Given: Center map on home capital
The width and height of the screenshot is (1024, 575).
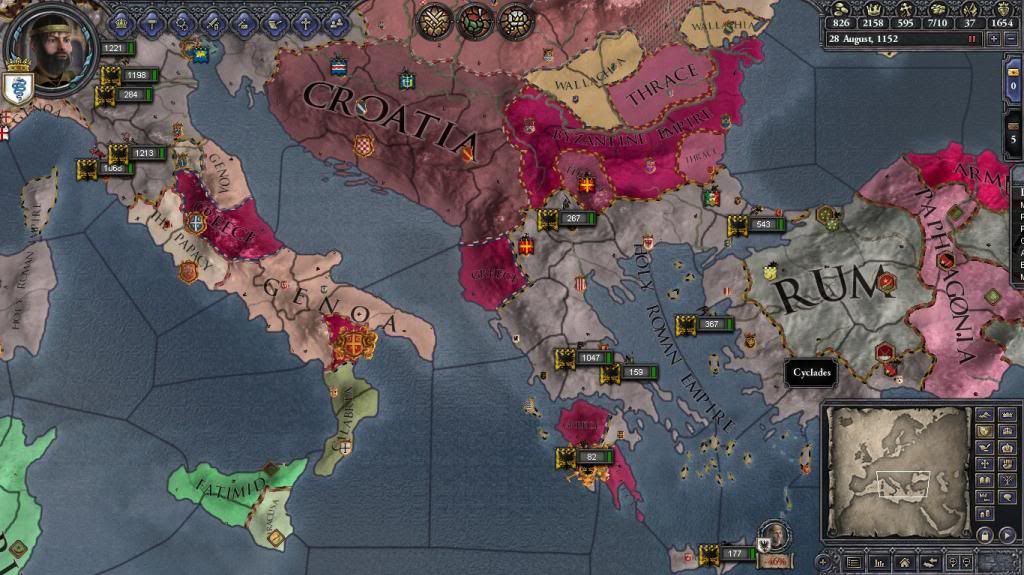Looking at the screenshot, I should pos(905,563).
